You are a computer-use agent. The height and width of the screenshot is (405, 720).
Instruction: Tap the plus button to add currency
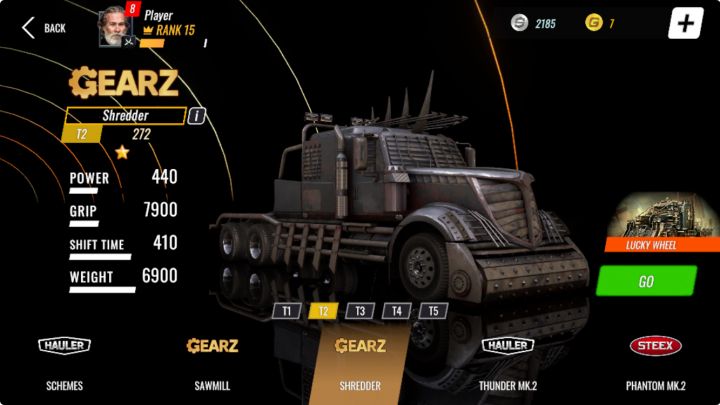click(685, 24)
